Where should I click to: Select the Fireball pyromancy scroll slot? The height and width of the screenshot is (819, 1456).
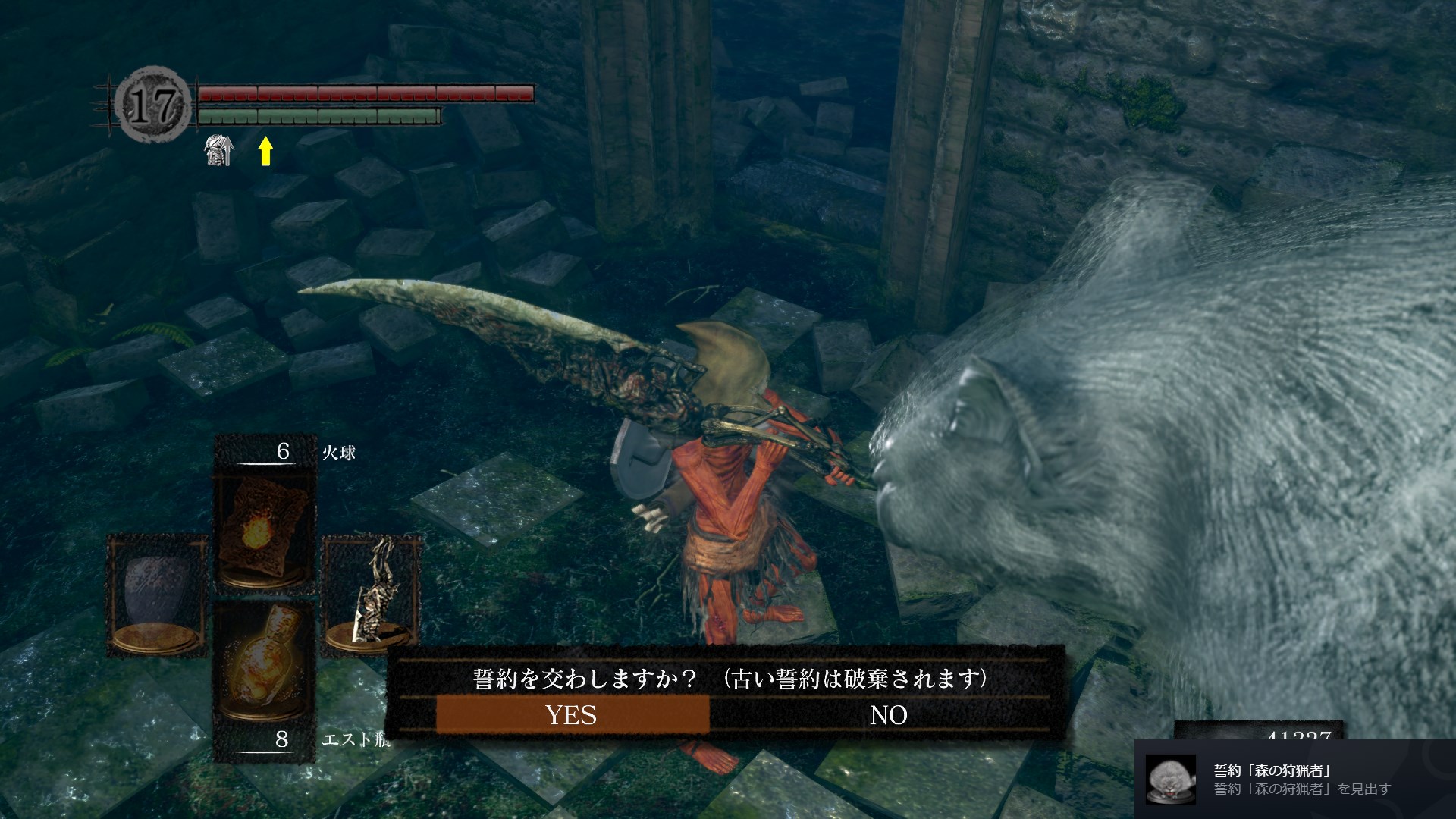point(265,531)
